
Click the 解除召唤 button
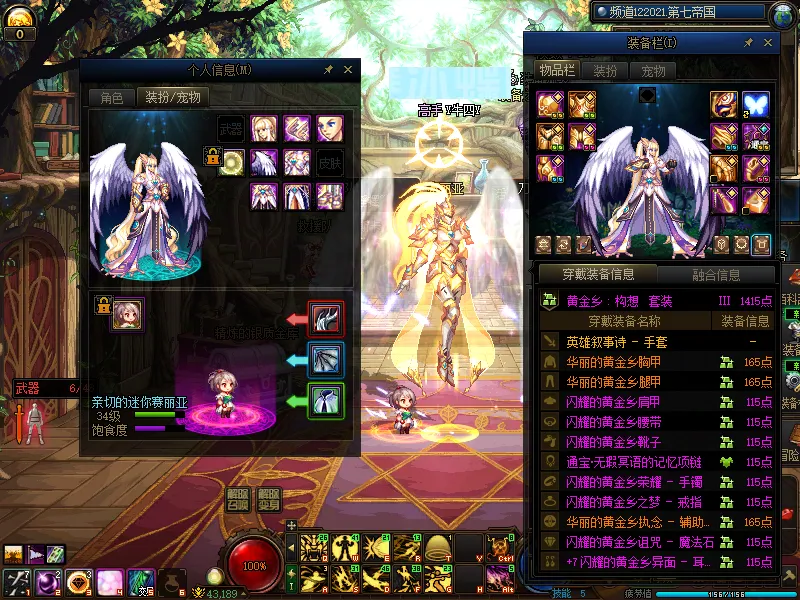[237, 499]
